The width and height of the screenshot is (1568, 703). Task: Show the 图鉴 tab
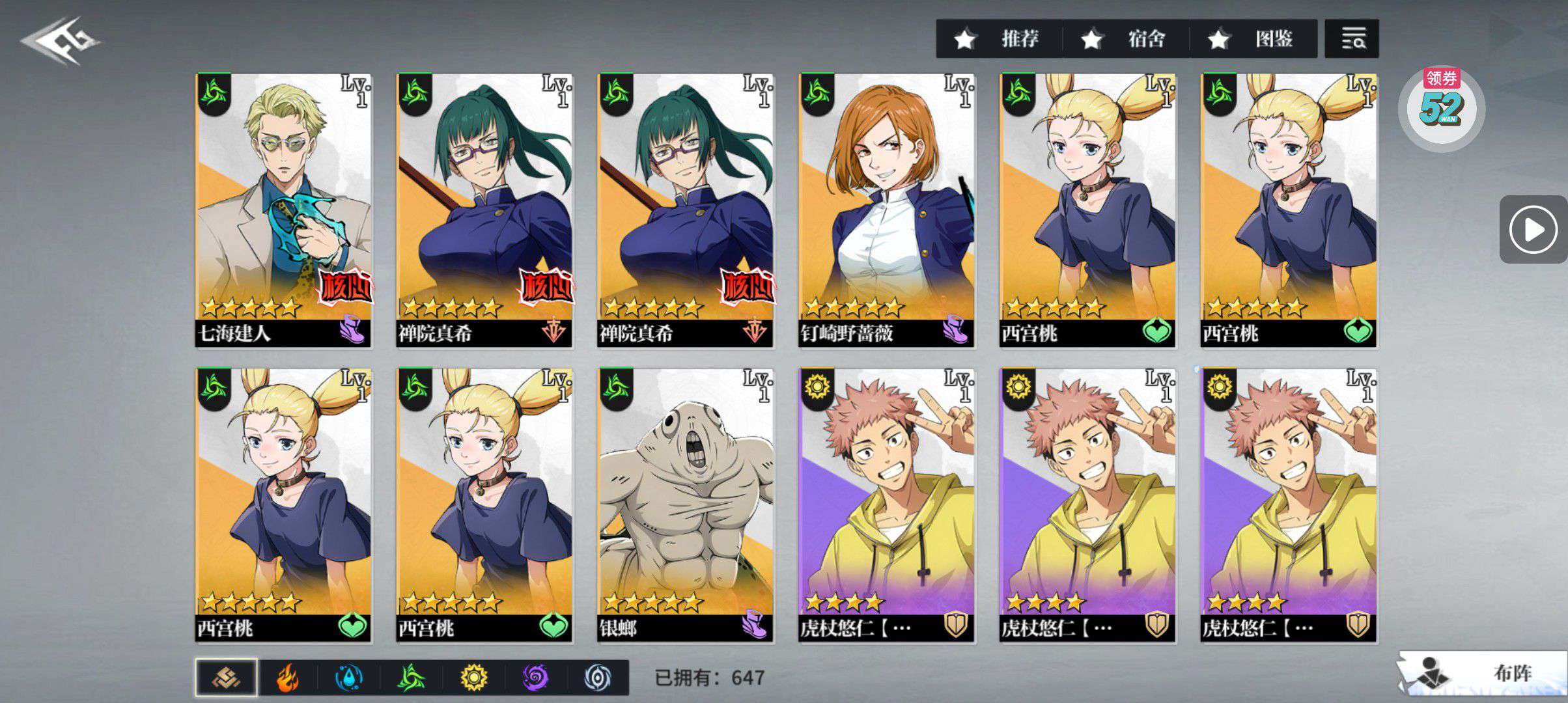pyautogui.click(x=1252, y=39)
